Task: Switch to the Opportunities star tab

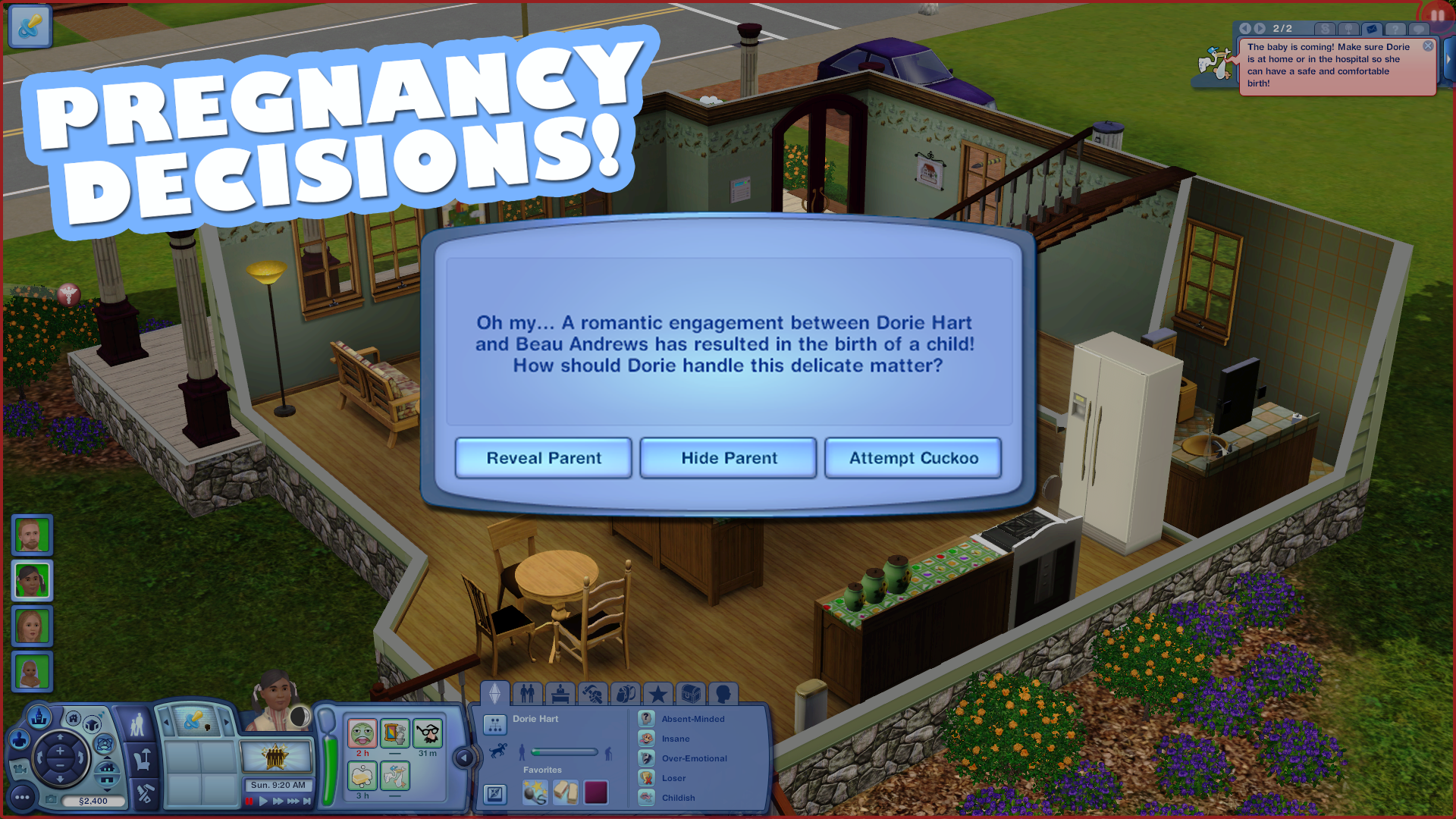Action: (657, 693)
